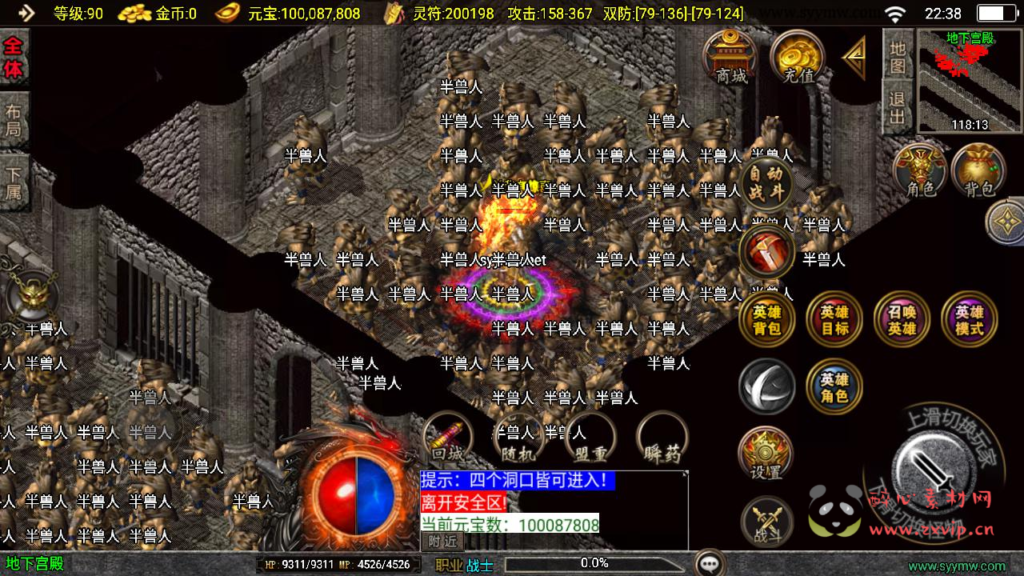Open the 商城 shop
The height and width of the screenshot is (576, 1024).
point(730,58)
